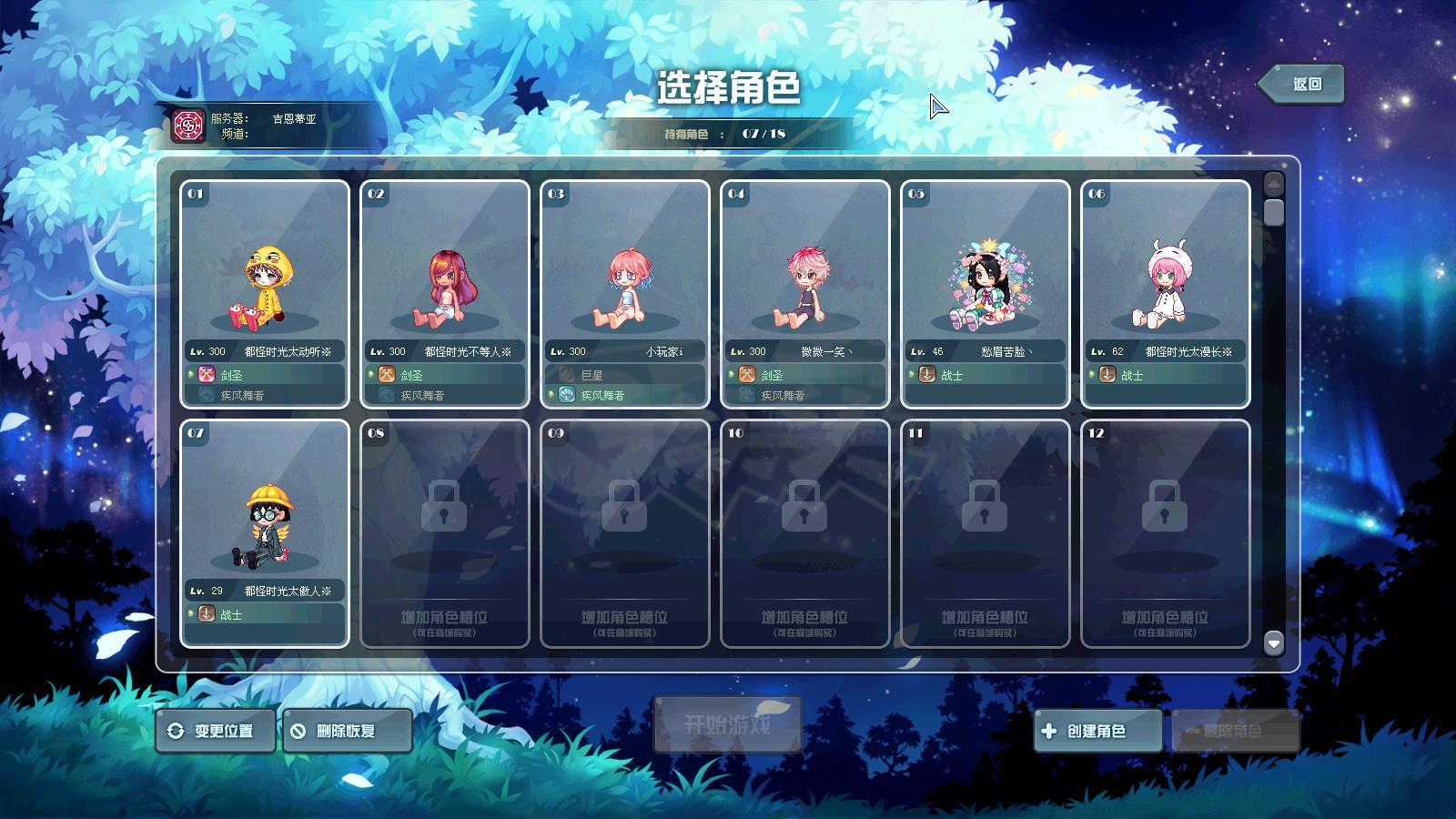Unlock locked character slot 12

click(x=1166, y=534)
